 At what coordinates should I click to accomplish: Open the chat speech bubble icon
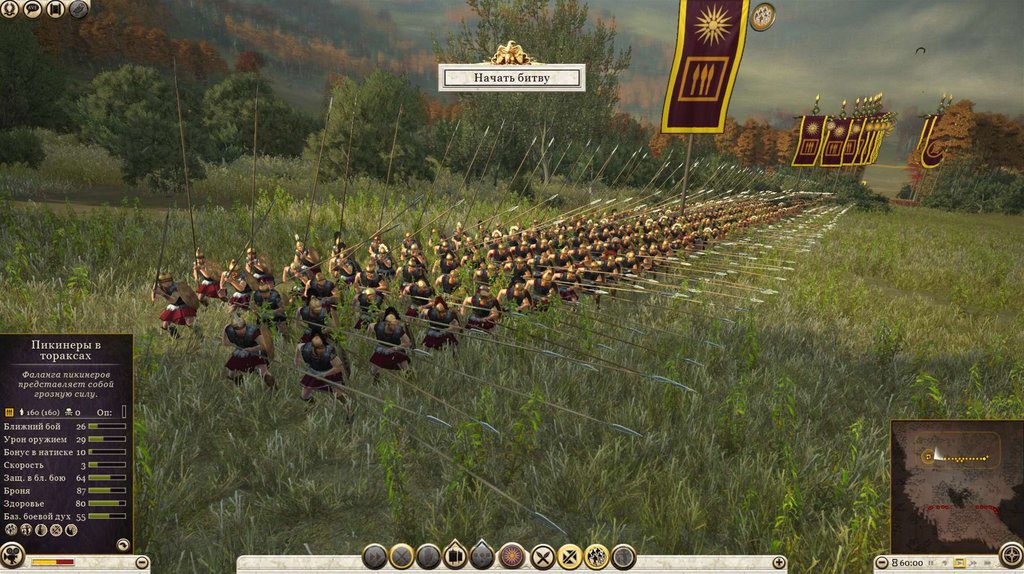point(32,9)
